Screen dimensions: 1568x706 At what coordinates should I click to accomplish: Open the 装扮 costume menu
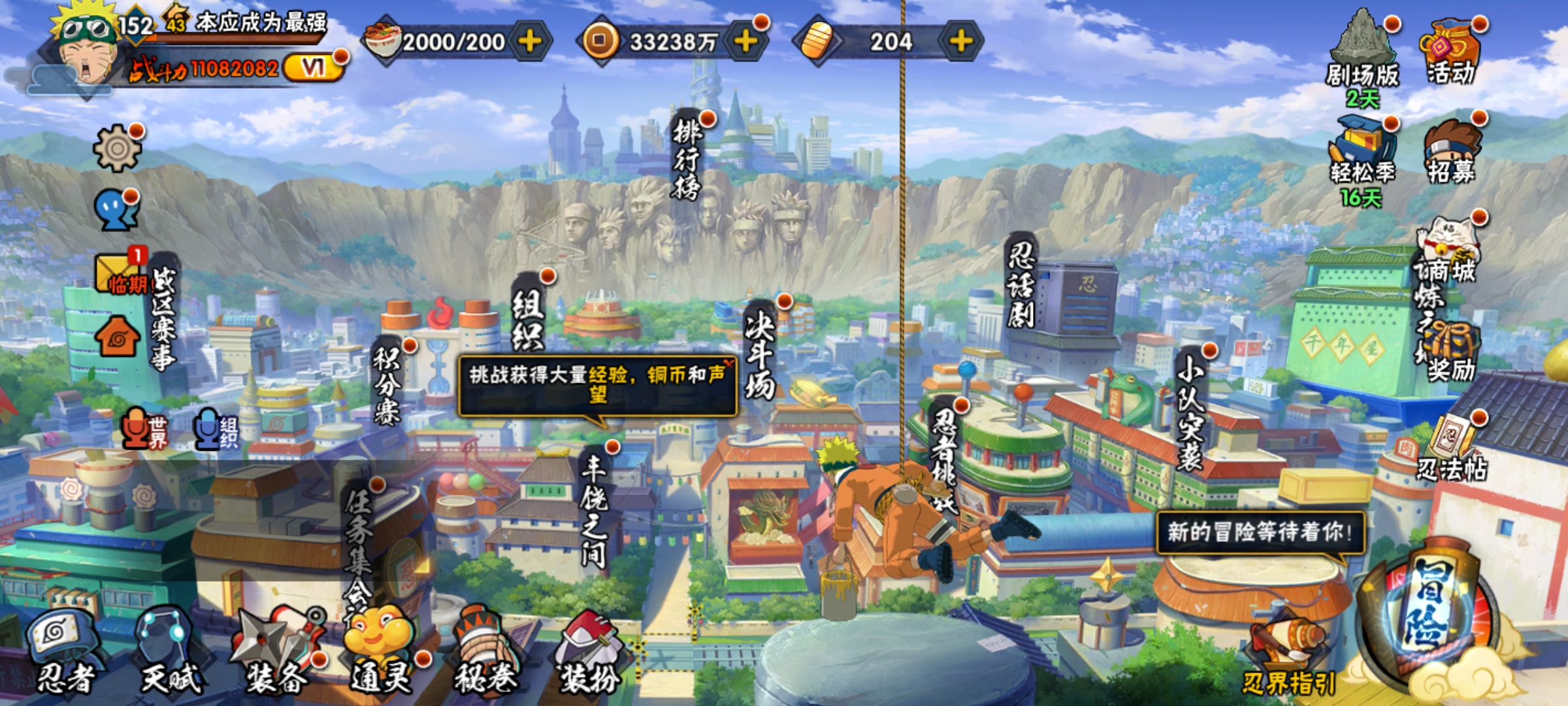[590, 650]
